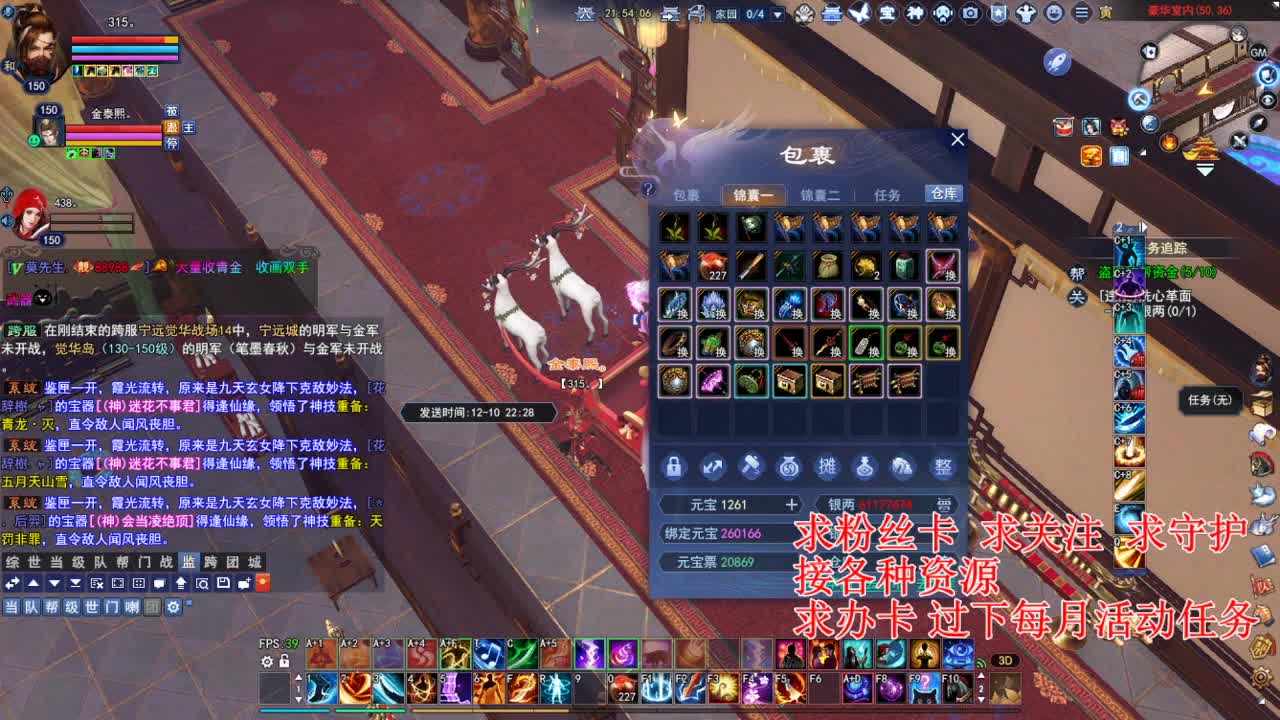1280x720 pixels.
Task: Click the 宝 treasure icon in the top bar
Action: click(x=888, y=13)
